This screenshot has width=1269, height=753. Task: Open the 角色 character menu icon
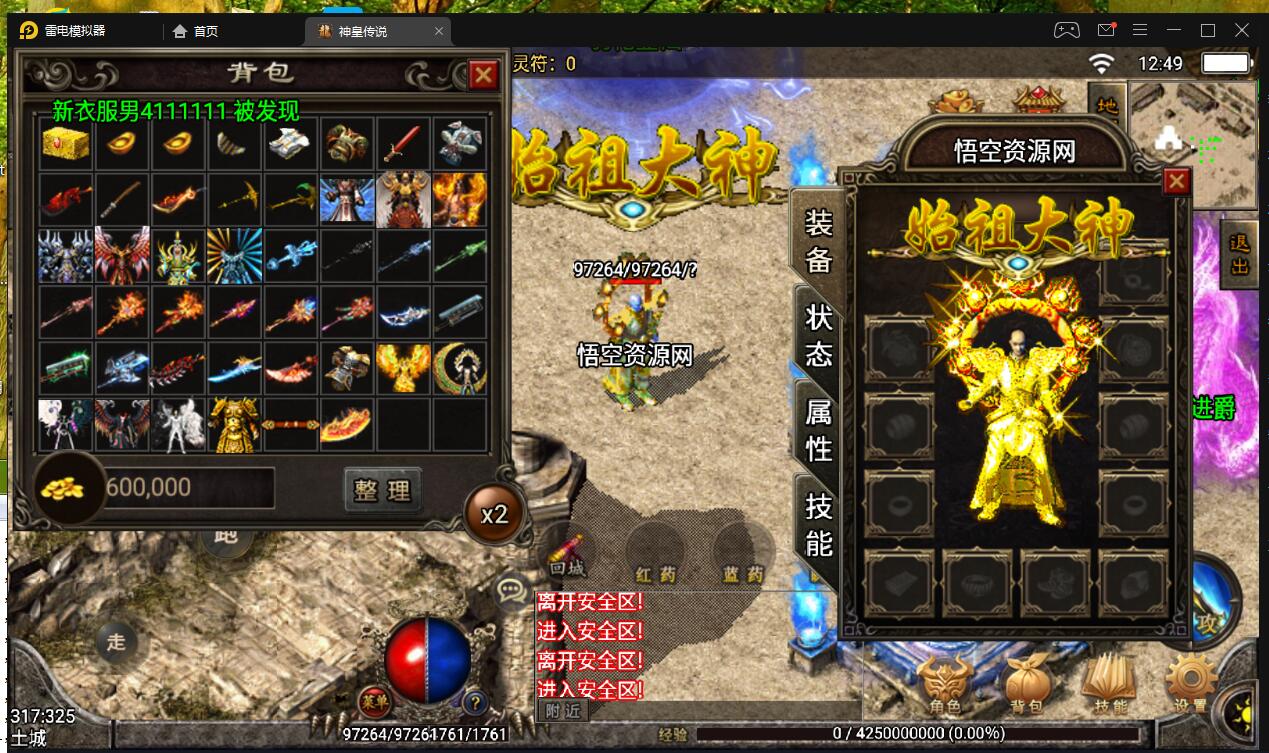coord(945,685)
